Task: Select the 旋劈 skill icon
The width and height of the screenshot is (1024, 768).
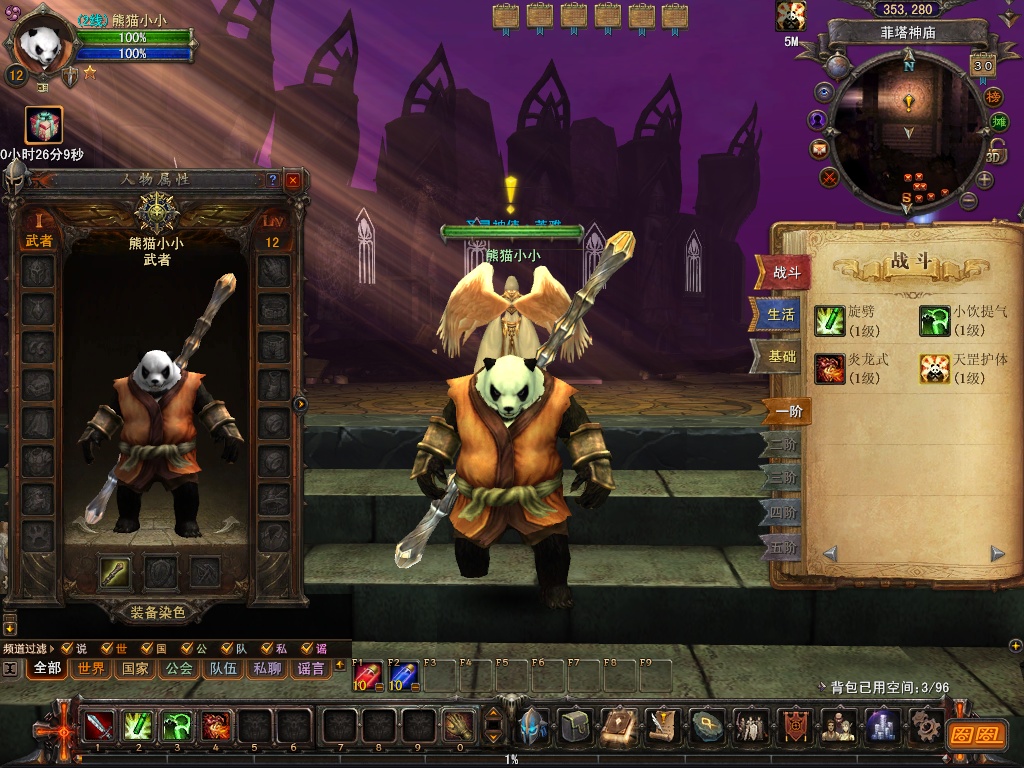Action: click(829, 320)
